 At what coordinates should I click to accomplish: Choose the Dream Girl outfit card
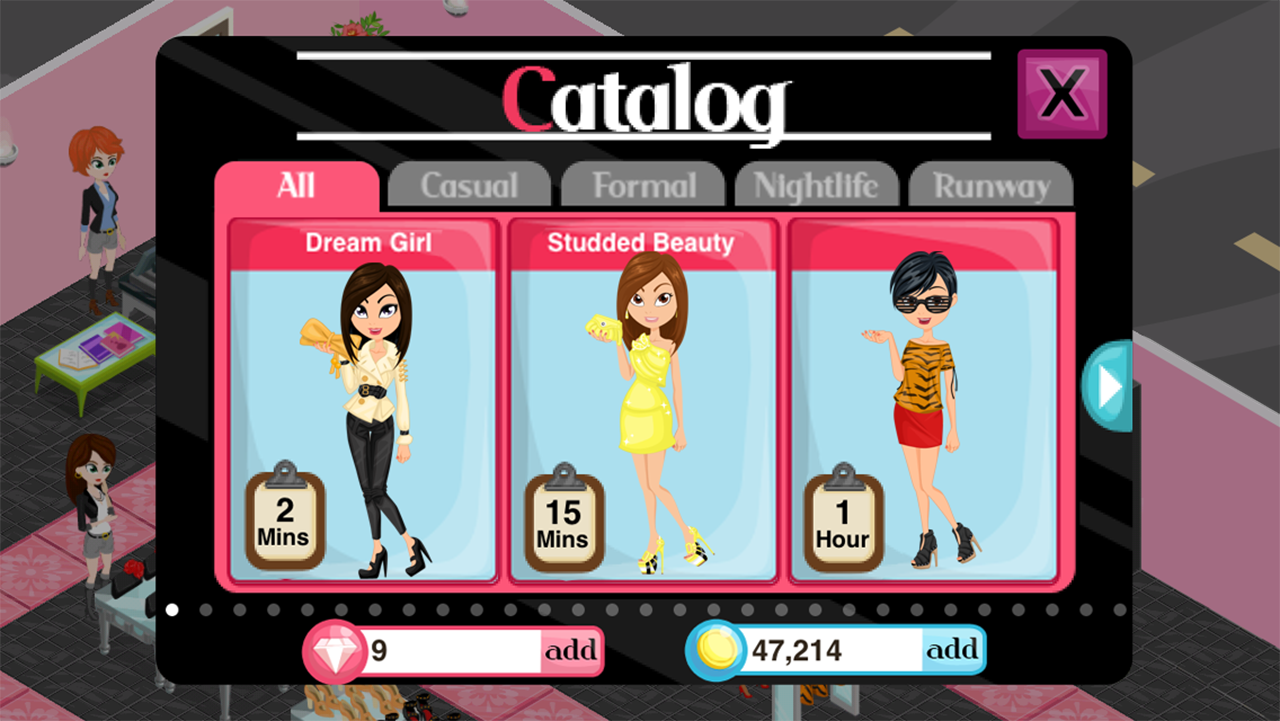point(364,400)
